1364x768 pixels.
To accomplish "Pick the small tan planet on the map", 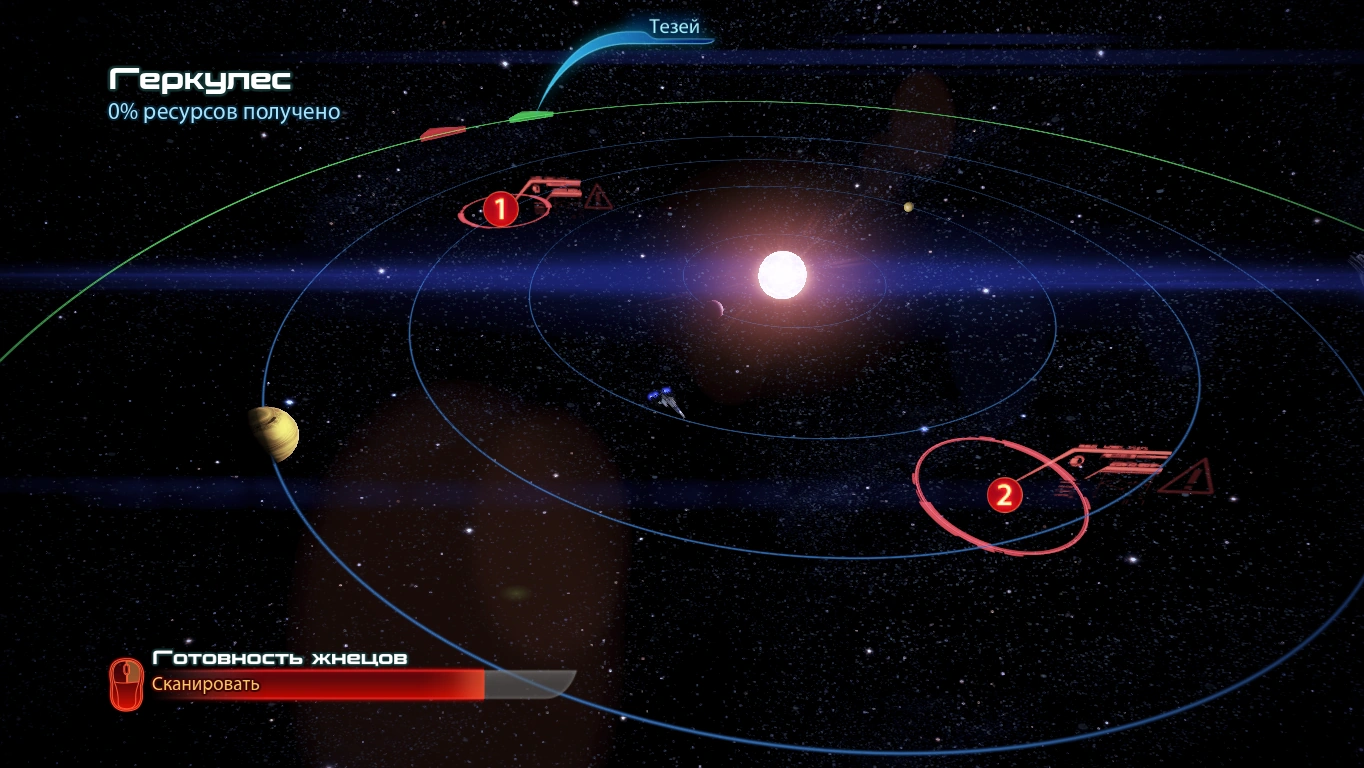I will (908, 208).
